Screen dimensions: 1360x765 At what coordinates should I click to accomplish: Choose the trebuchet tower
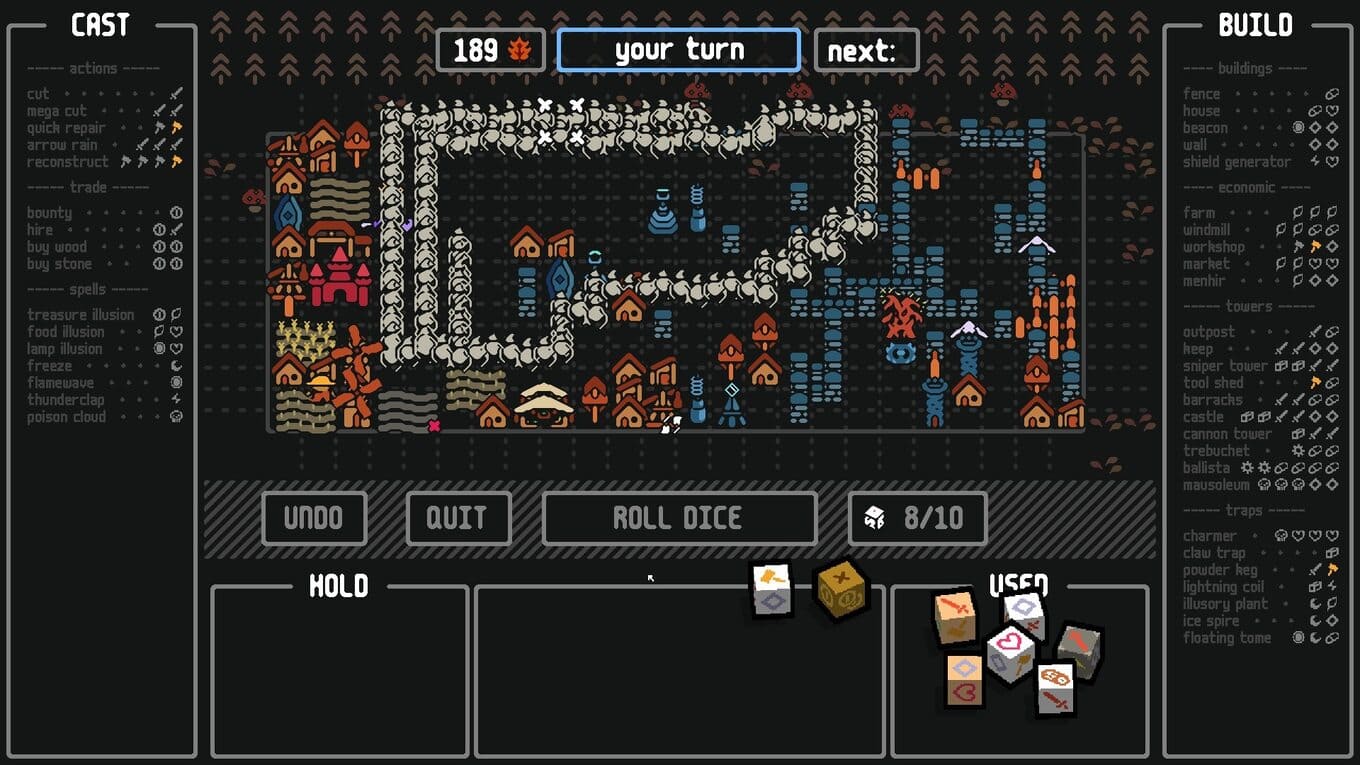point(1216,451)
